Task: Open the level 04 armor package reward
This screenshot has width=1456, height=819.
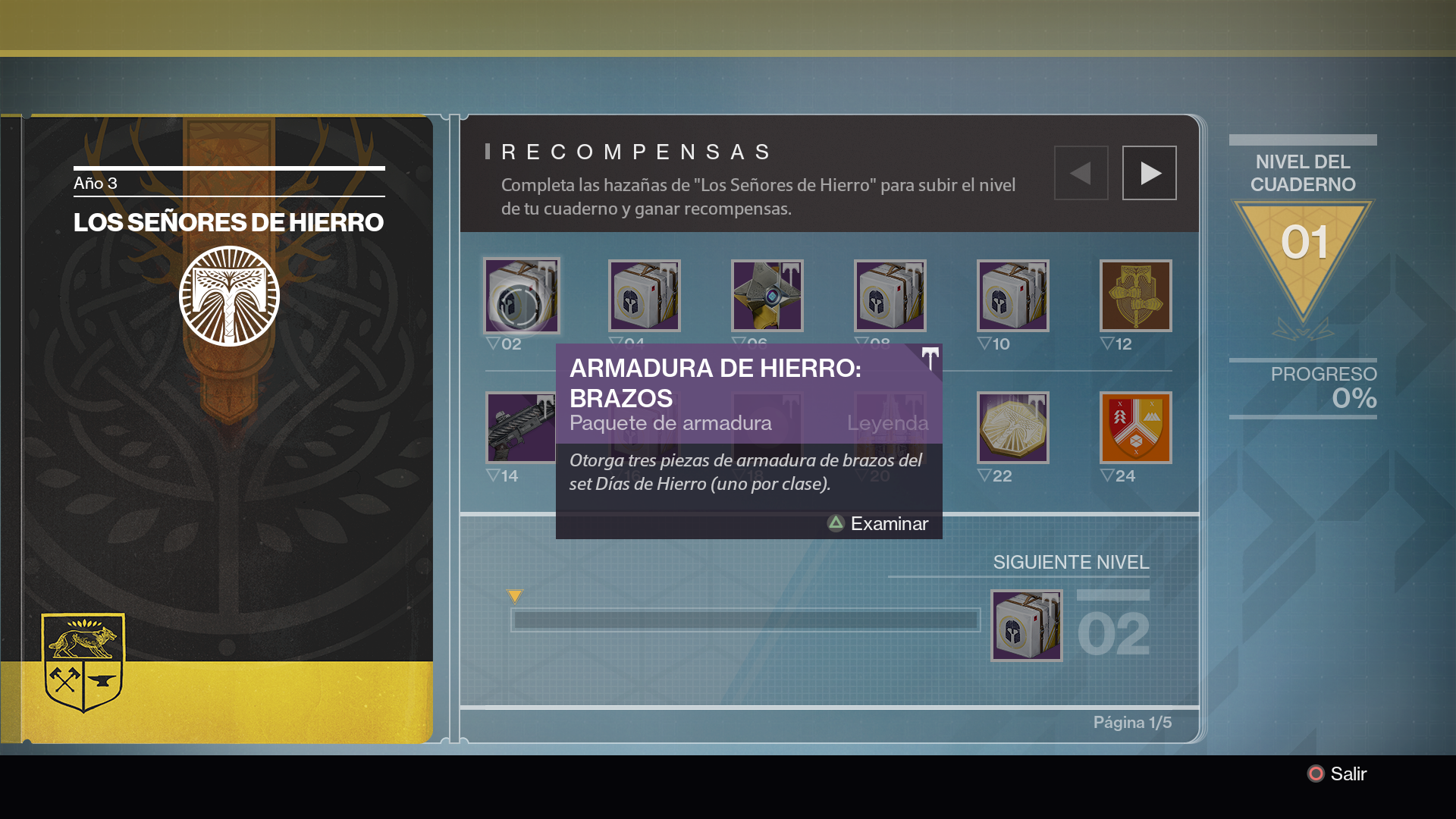Action: click(645, 296)
